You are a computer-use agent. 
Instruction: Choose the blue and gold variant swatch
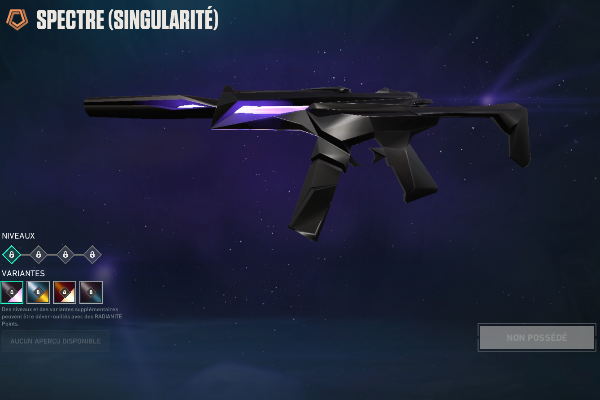(39, 292)
